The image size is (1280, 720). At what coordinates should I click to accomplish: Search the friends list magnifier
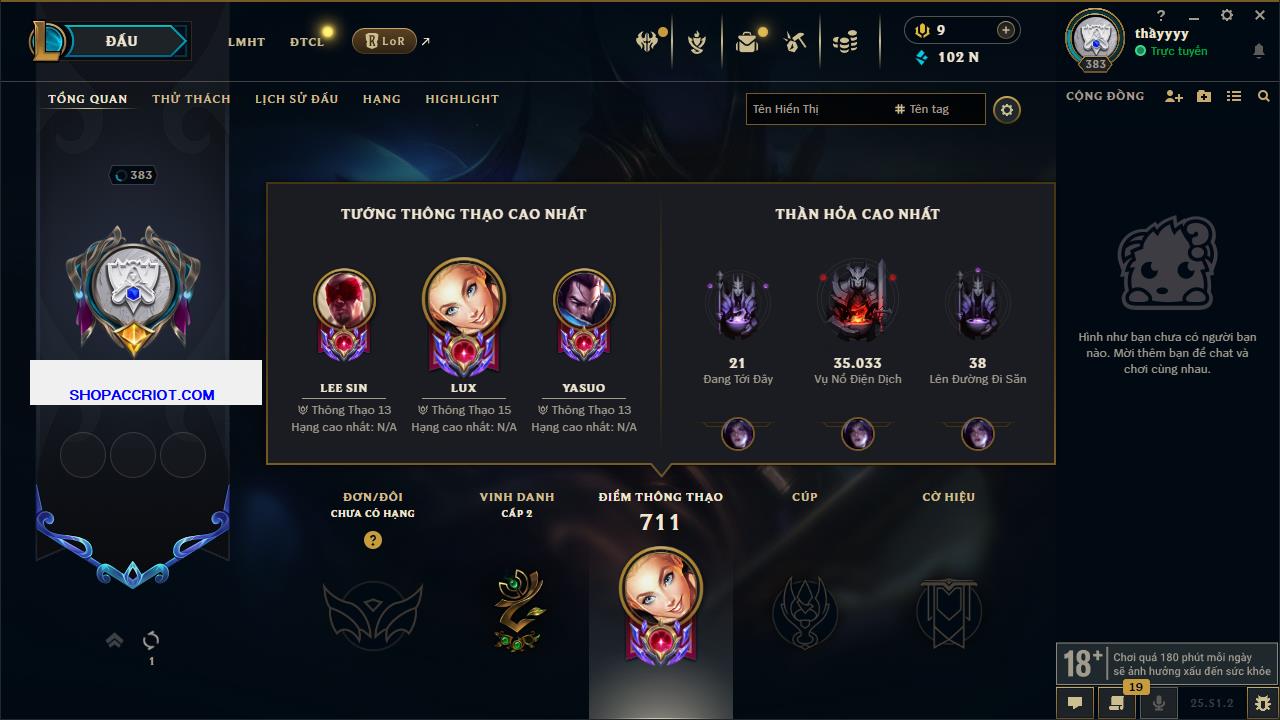click(x=1264, y=96)
